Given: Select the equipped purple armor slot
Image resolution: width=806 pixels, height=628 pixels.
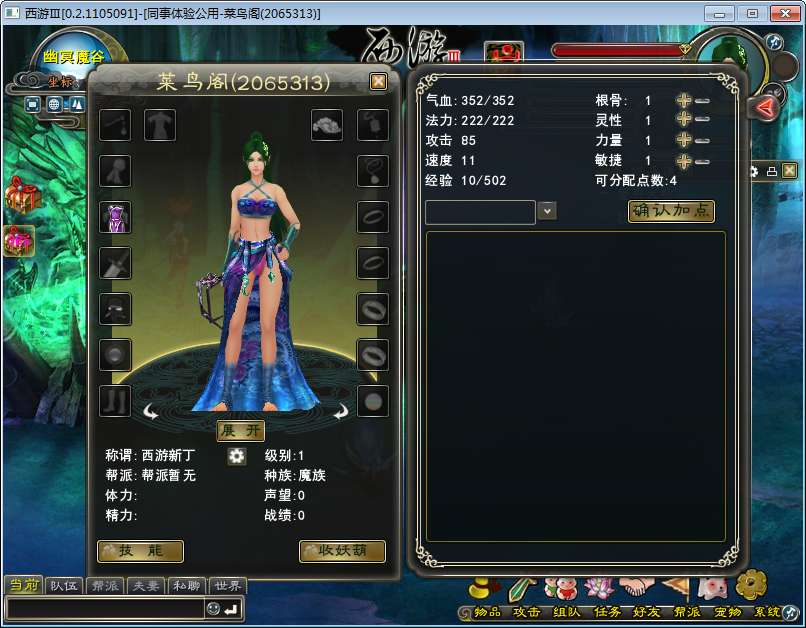Looking at the screenshot, I should pyautogui.click(x=115, y=217).
